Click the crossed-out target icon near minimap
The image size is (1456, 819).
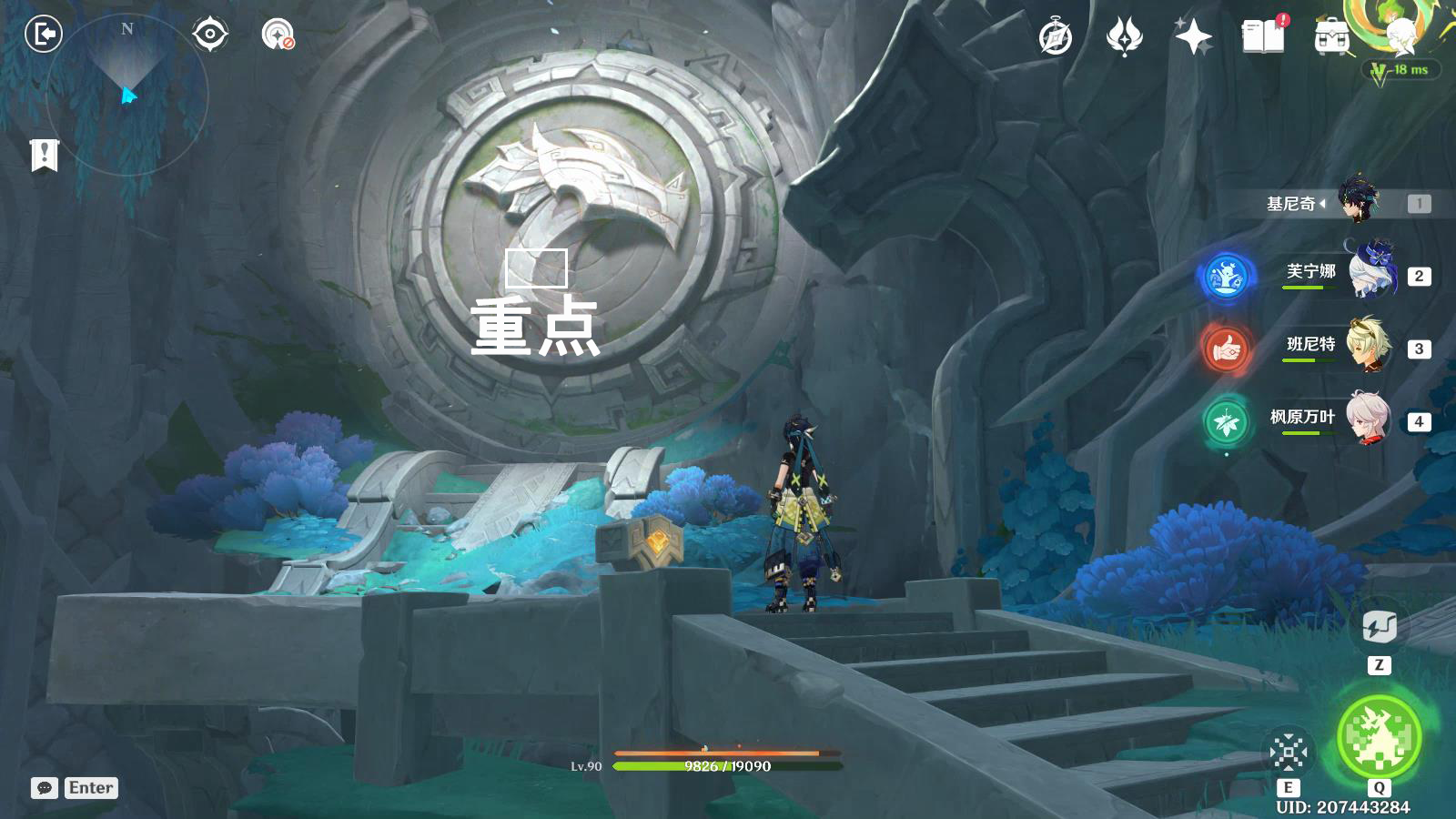tap(278, 35)
